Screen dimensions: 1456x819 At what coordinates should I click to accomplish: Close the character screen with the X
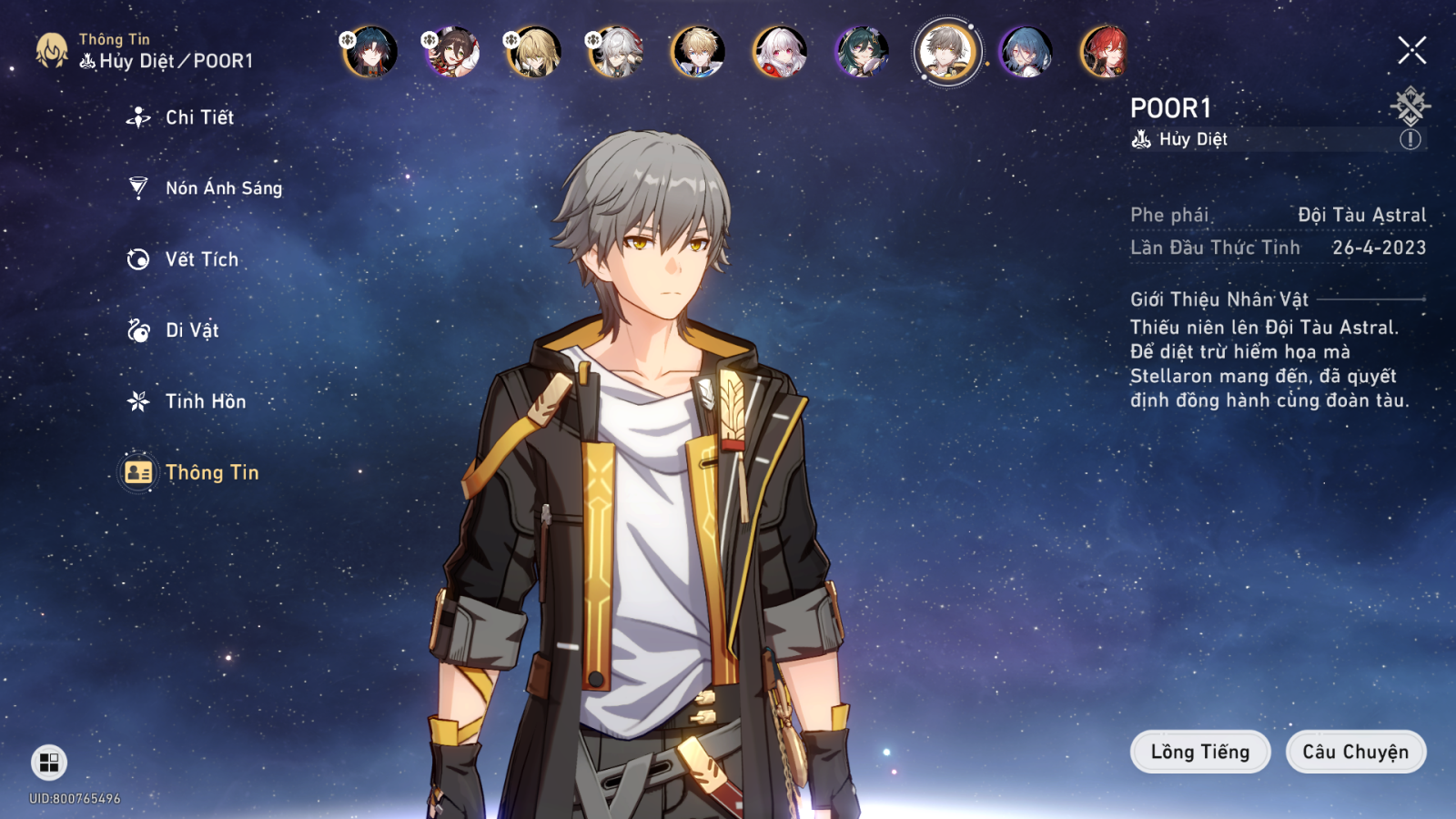(1411, 50)
